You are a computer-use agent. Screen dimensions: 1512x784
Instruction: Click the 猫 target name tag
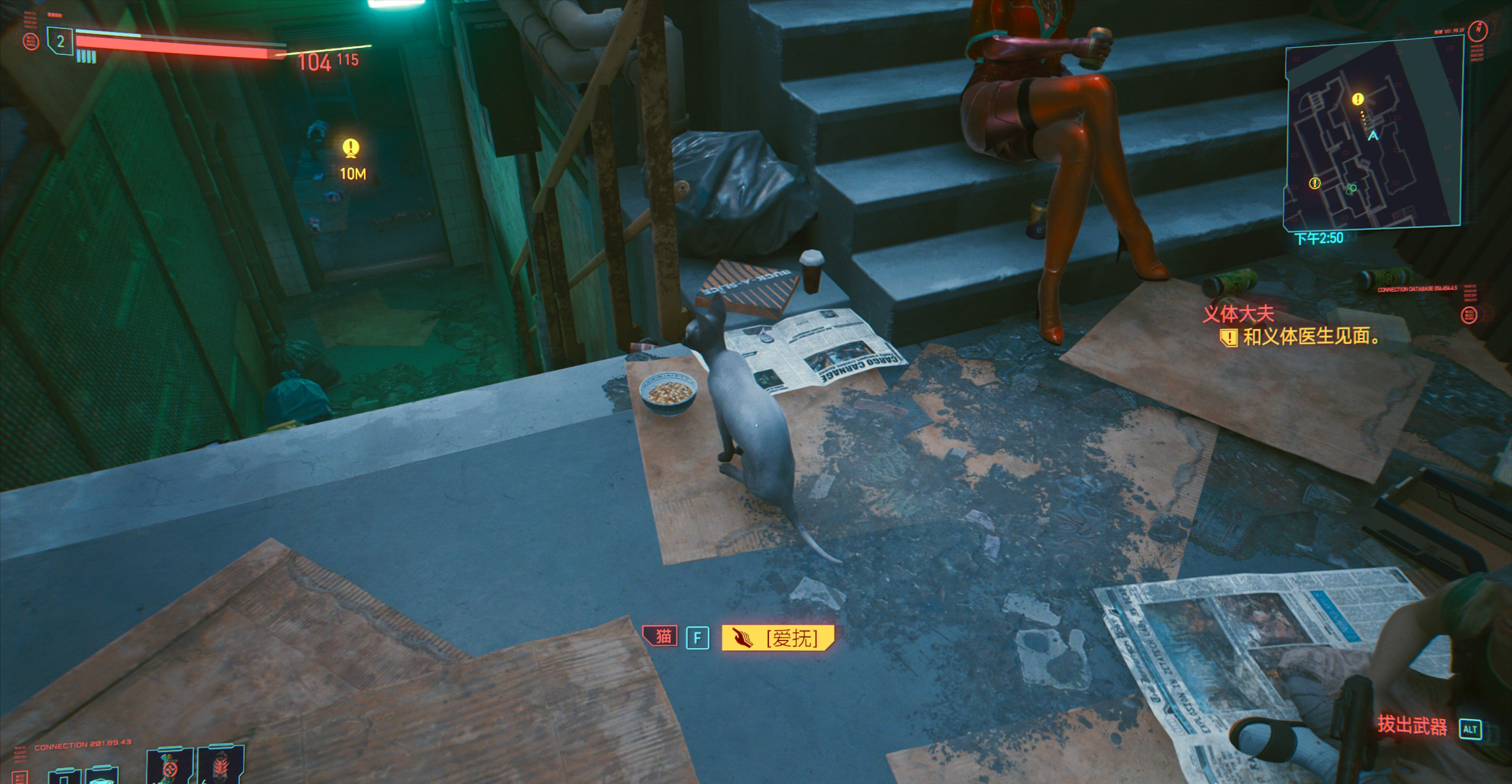tap(662, 636)
